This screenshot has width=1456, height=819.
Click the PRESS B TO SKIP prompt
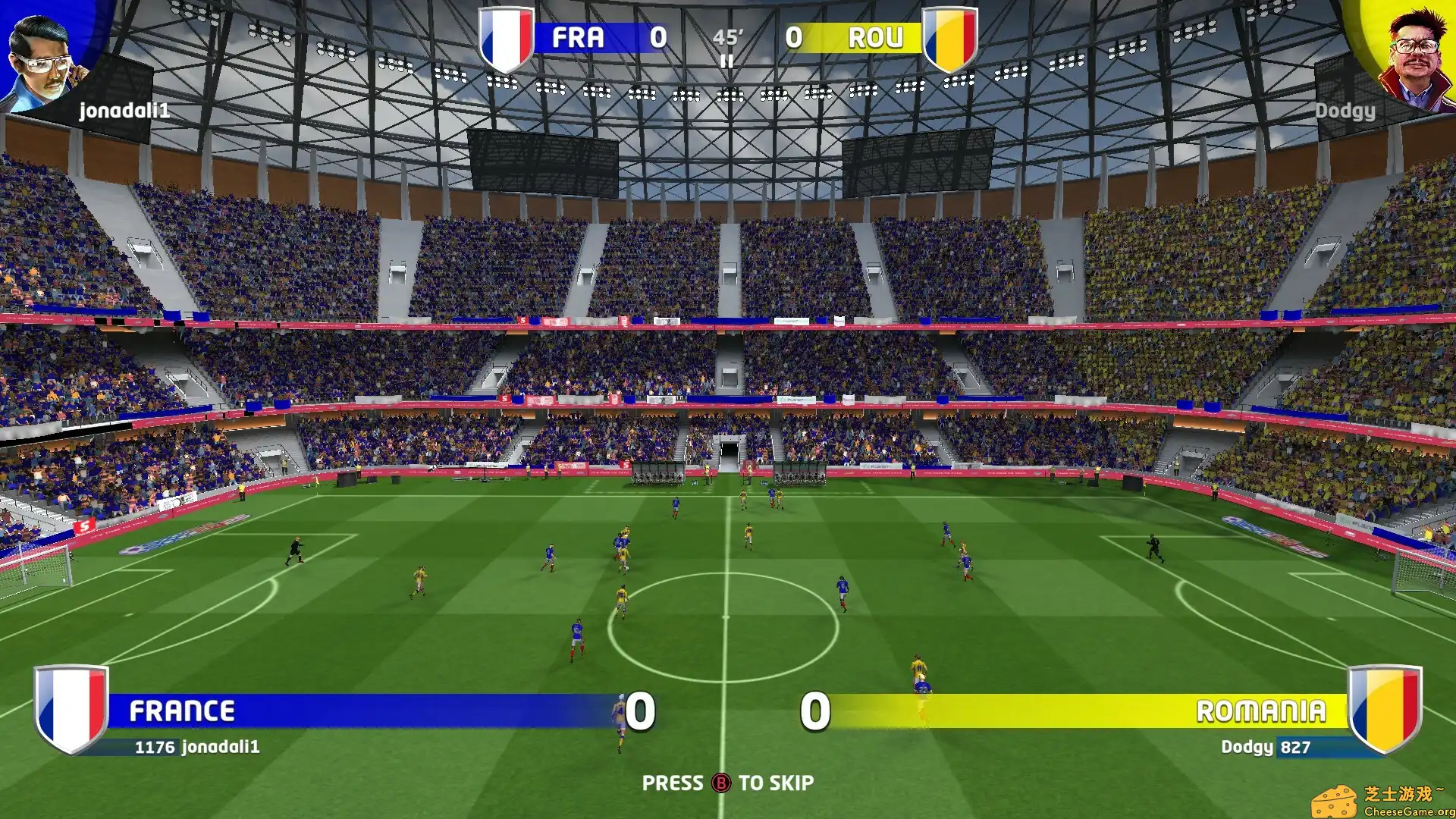click(x=728, y=783)
